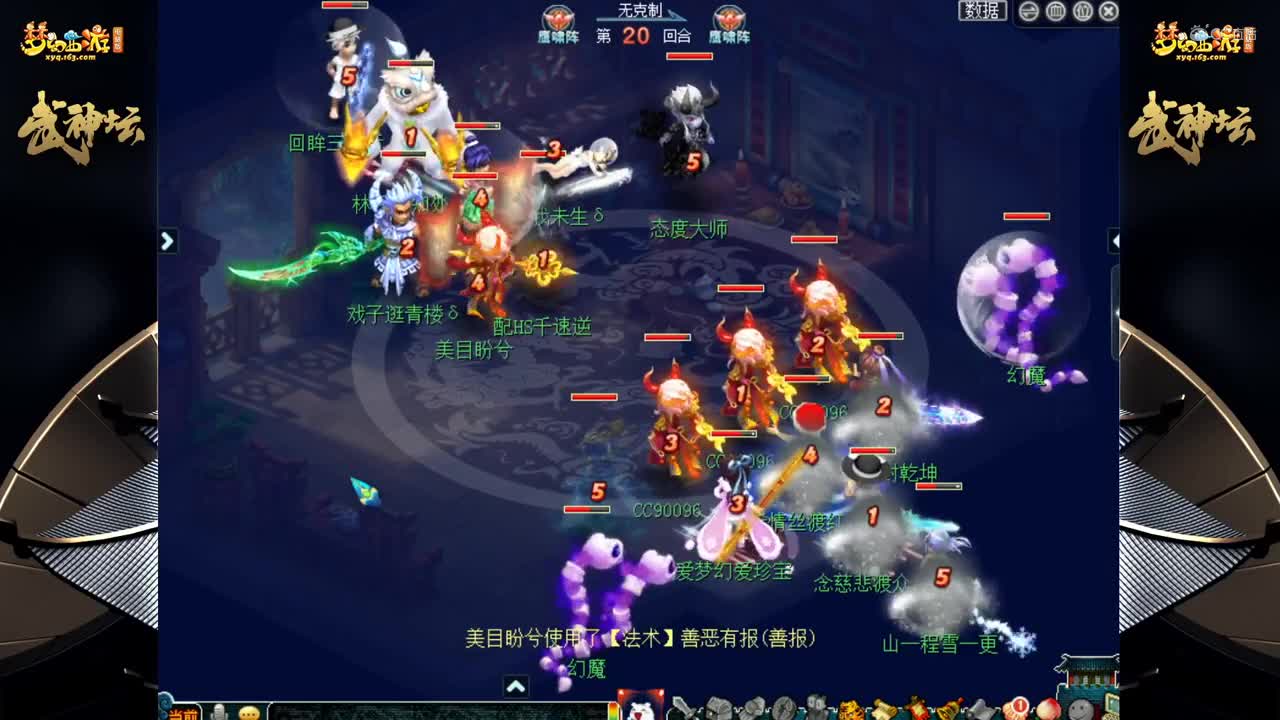Viewport: 1280px width, 720px height.
Task: Collapse the chat area with the up chevron
Action: 516,687
